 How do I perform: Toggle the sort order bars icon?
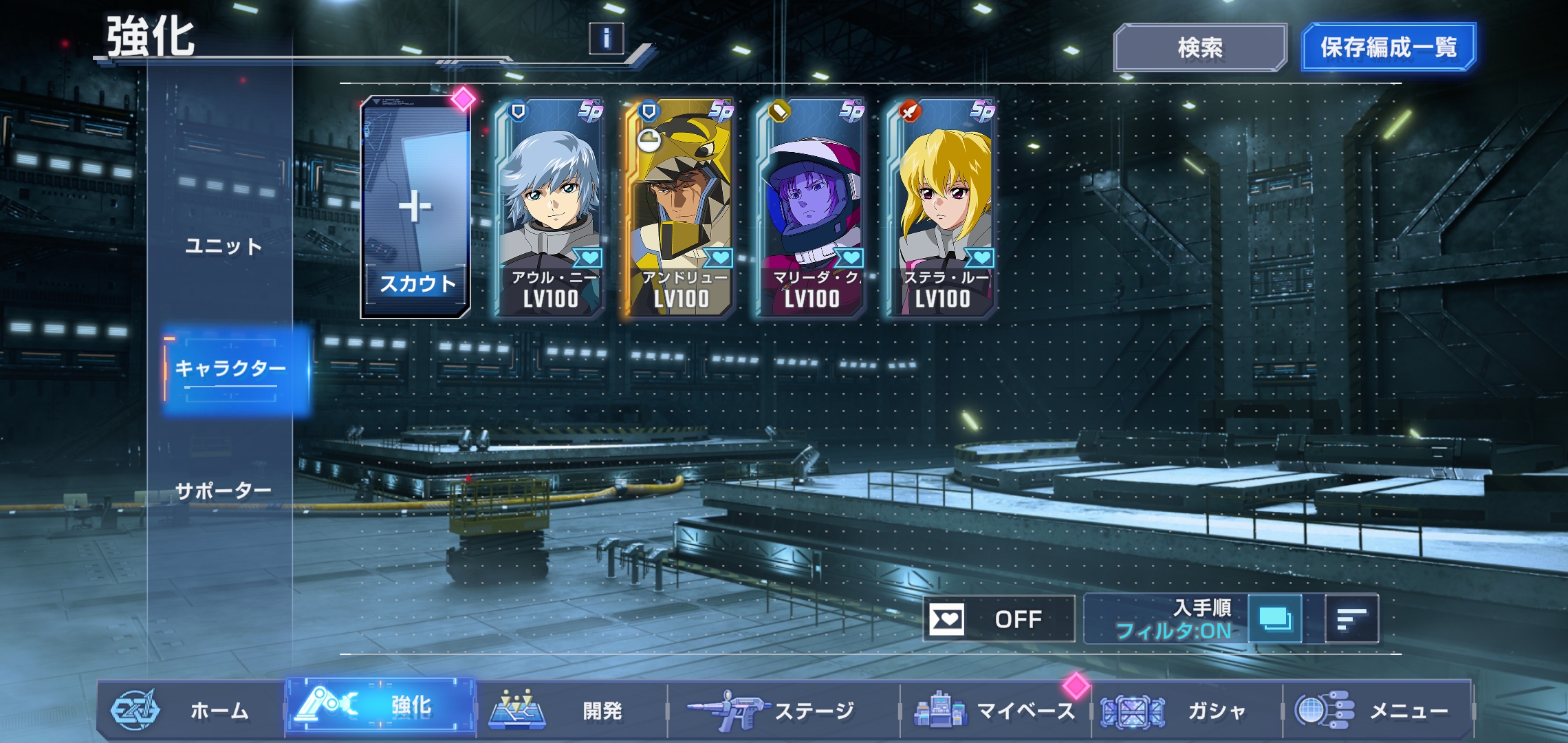click(x=1351, y=619)
